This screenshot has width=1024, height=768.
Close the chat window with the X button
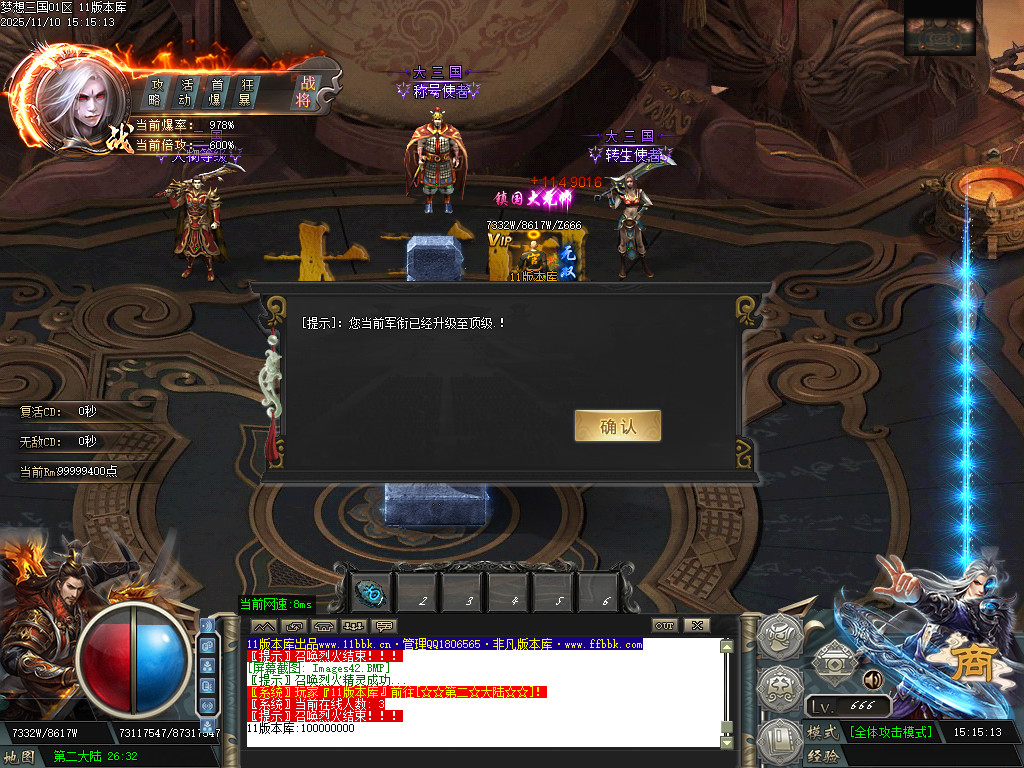point(696,626)
